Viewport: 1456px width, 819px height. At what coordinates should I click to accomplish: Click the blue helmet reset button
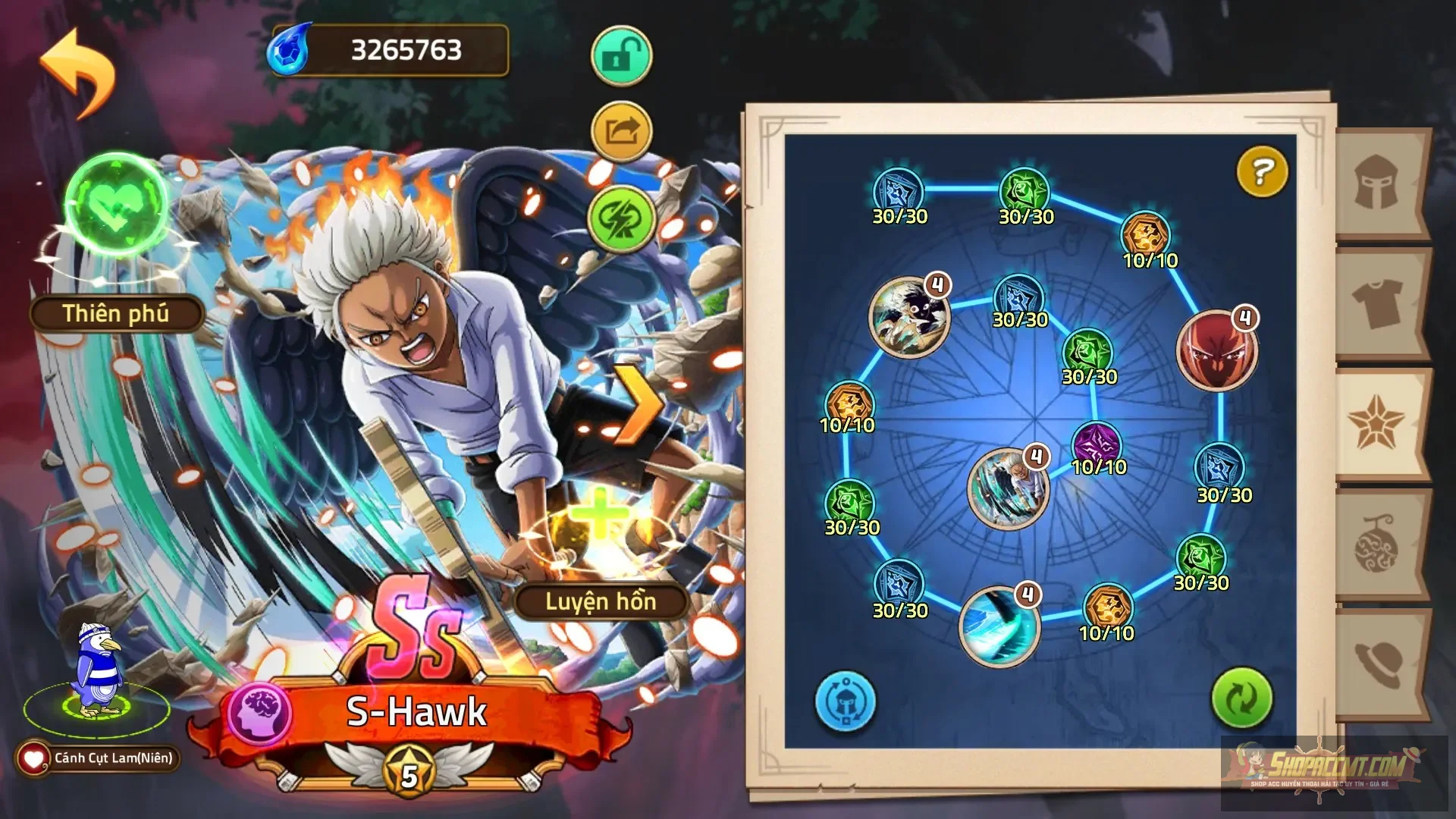pyautogui.click(x=846, y=701)
